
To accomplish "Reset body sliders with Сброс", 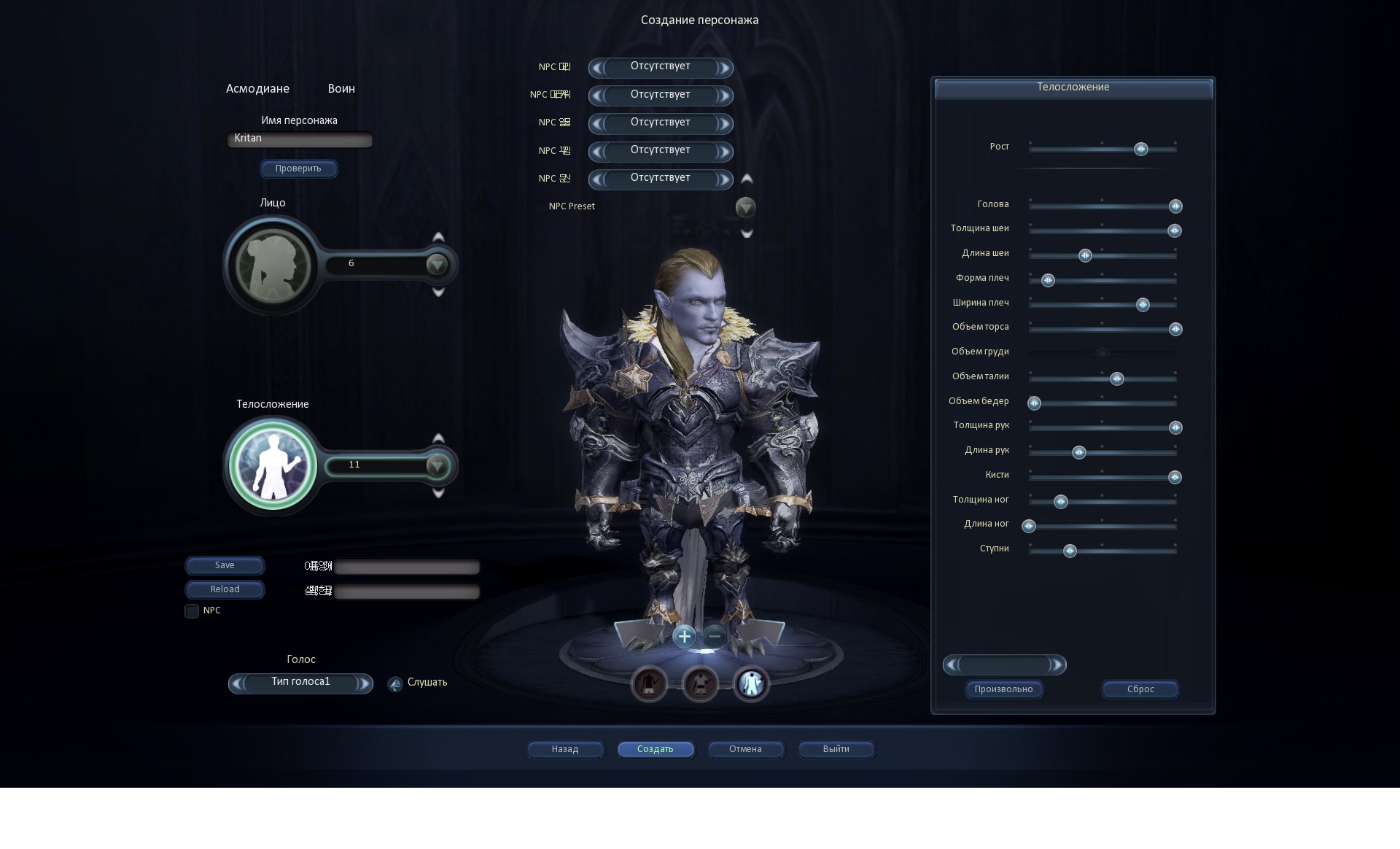I will click(x=1140, y=689).
